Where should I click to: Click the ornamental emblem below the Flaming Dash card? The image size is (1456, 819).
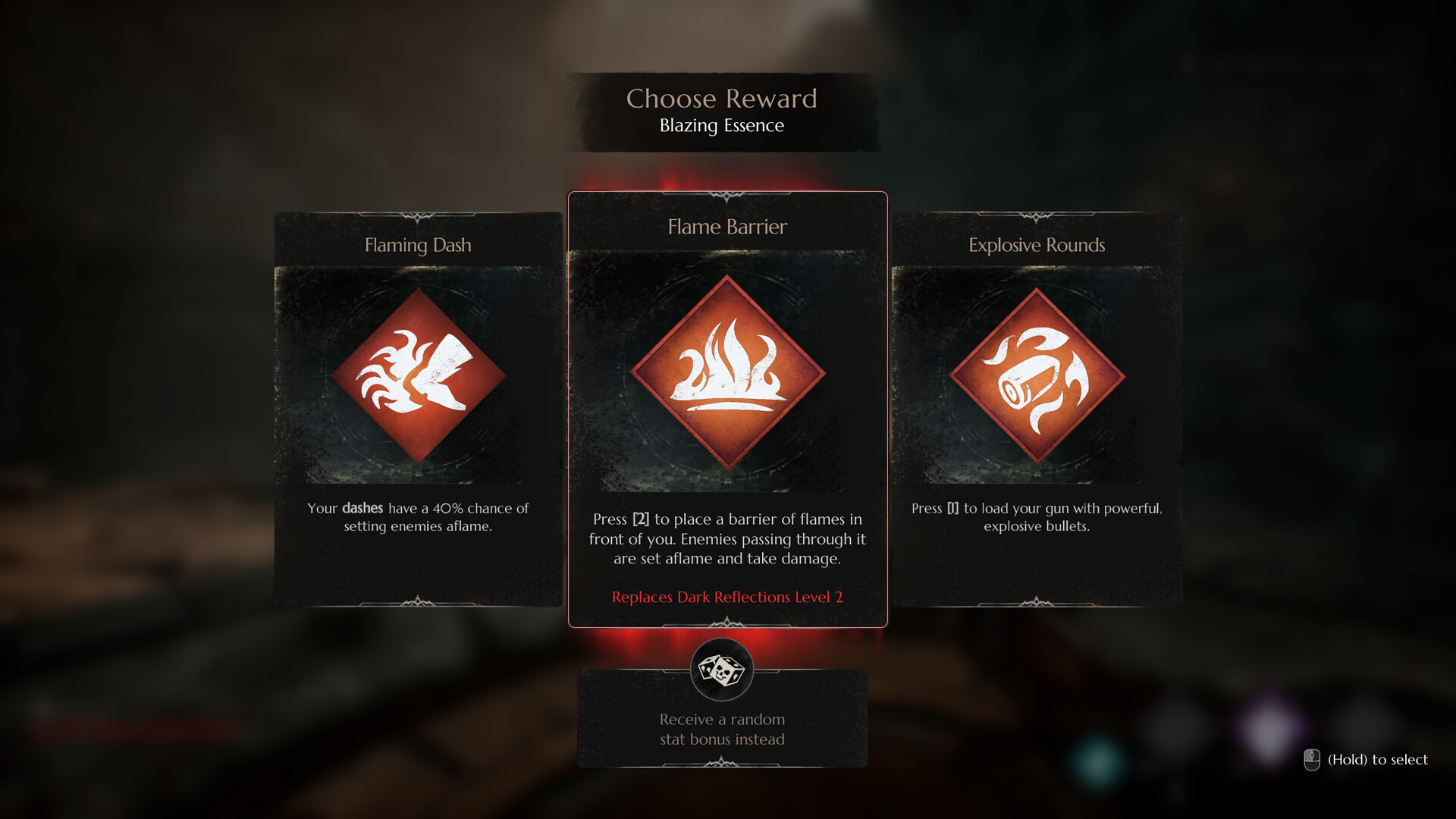[x=418, y=600]
